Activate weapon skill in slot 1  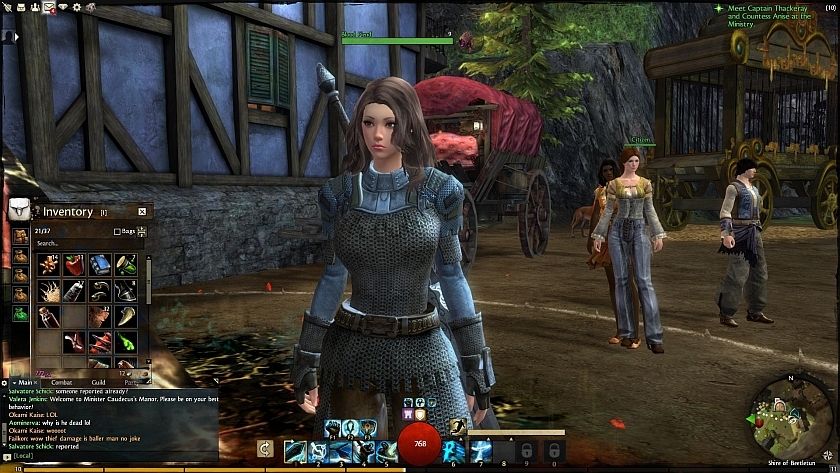295,450
